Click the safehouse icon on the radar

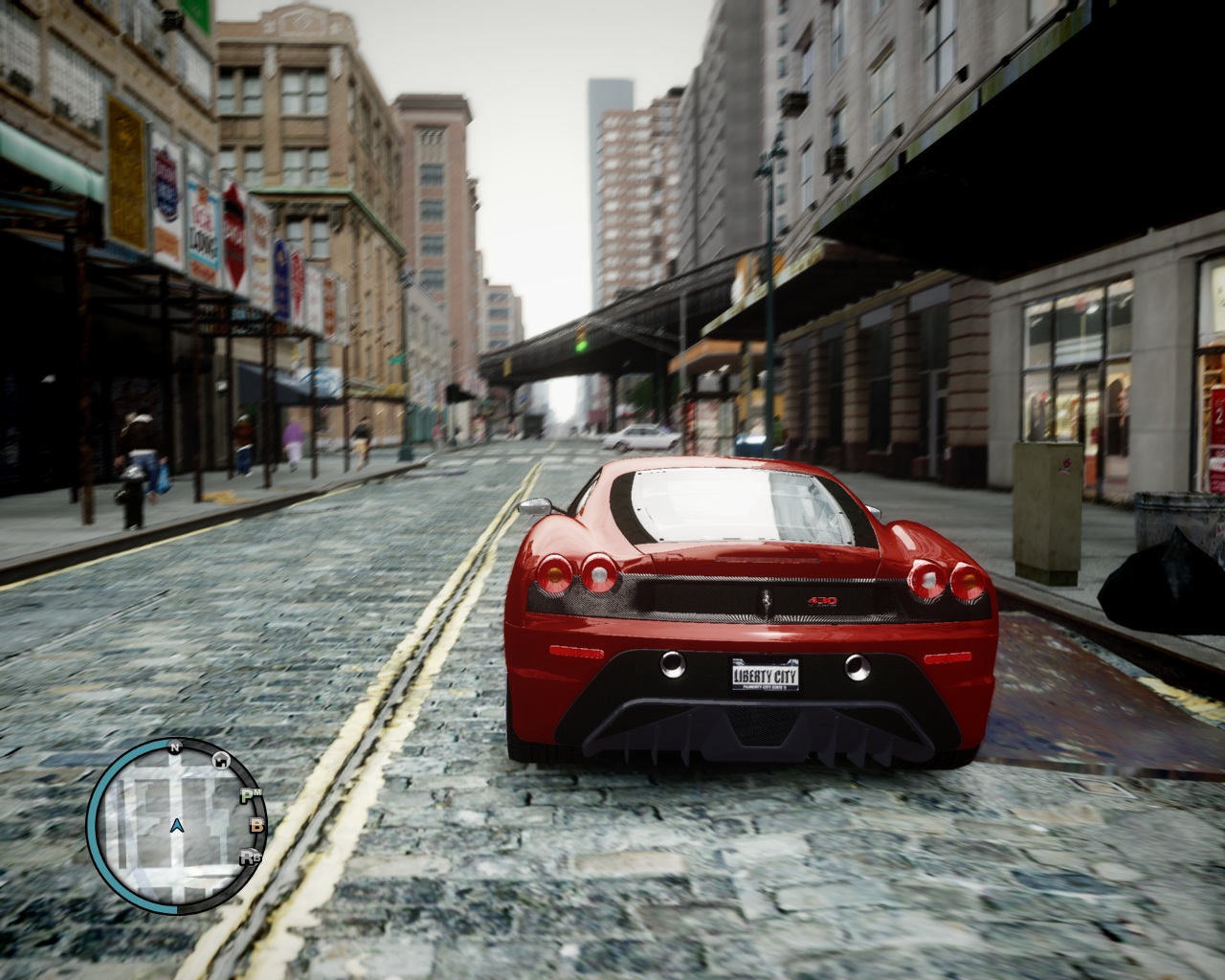click(x=220, y=761)
